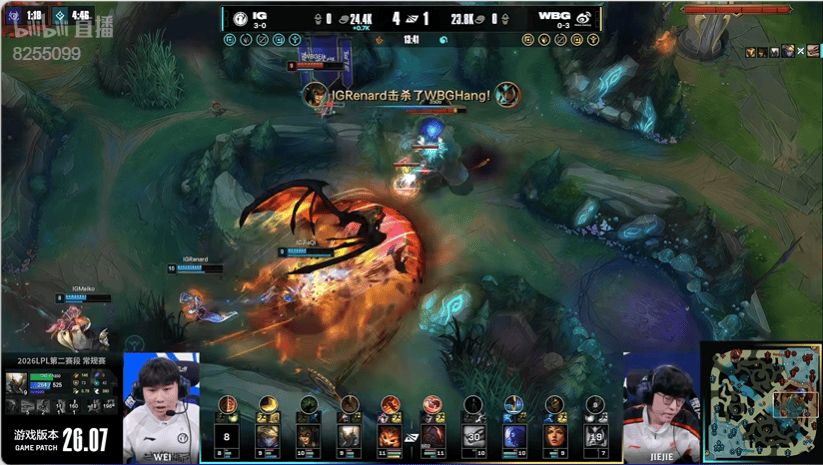Pick the orange furry champion portrait in the bottom bar

coord(390,436)
